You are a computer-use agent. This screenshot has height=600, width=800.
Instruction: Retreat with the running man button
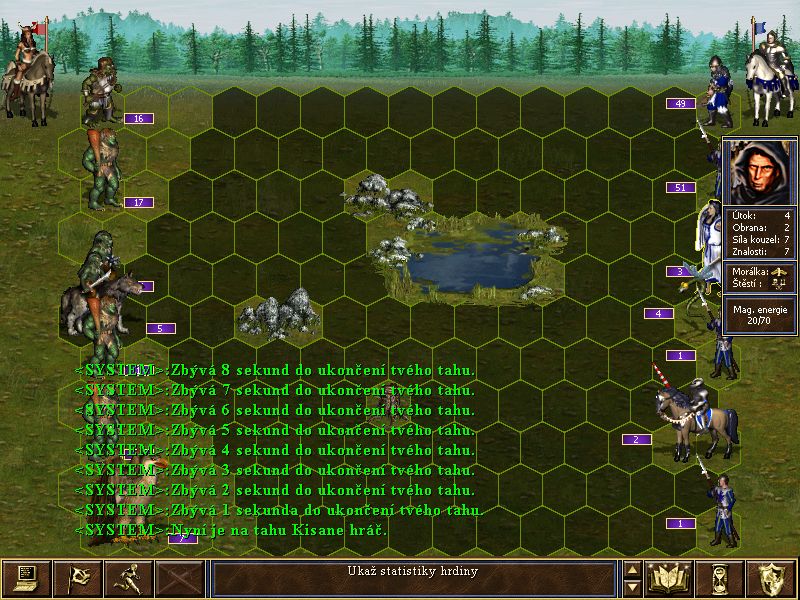coord(128,578)
